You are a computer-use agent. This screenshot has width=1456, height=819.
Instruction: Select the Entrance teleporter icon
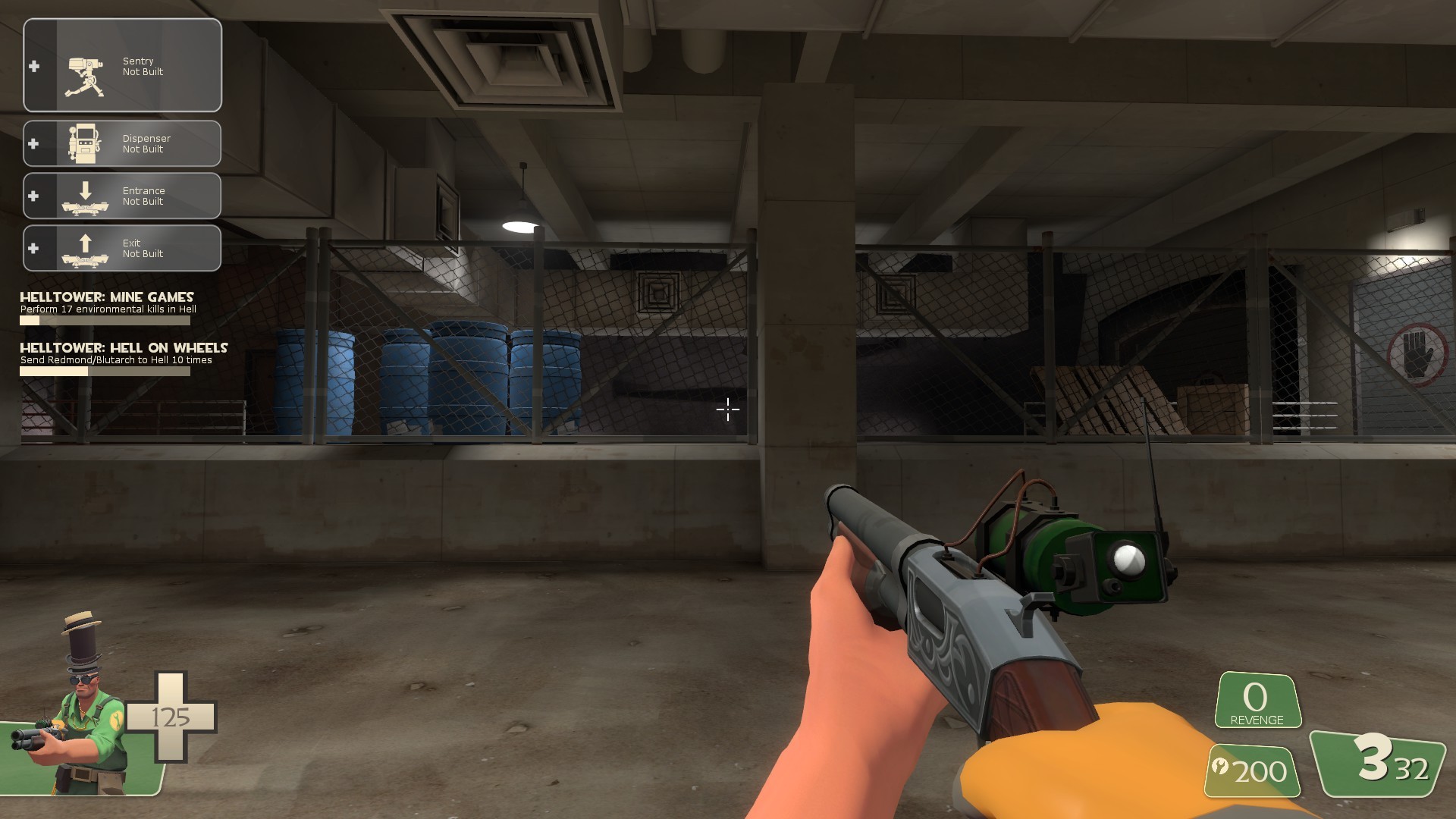86,196
